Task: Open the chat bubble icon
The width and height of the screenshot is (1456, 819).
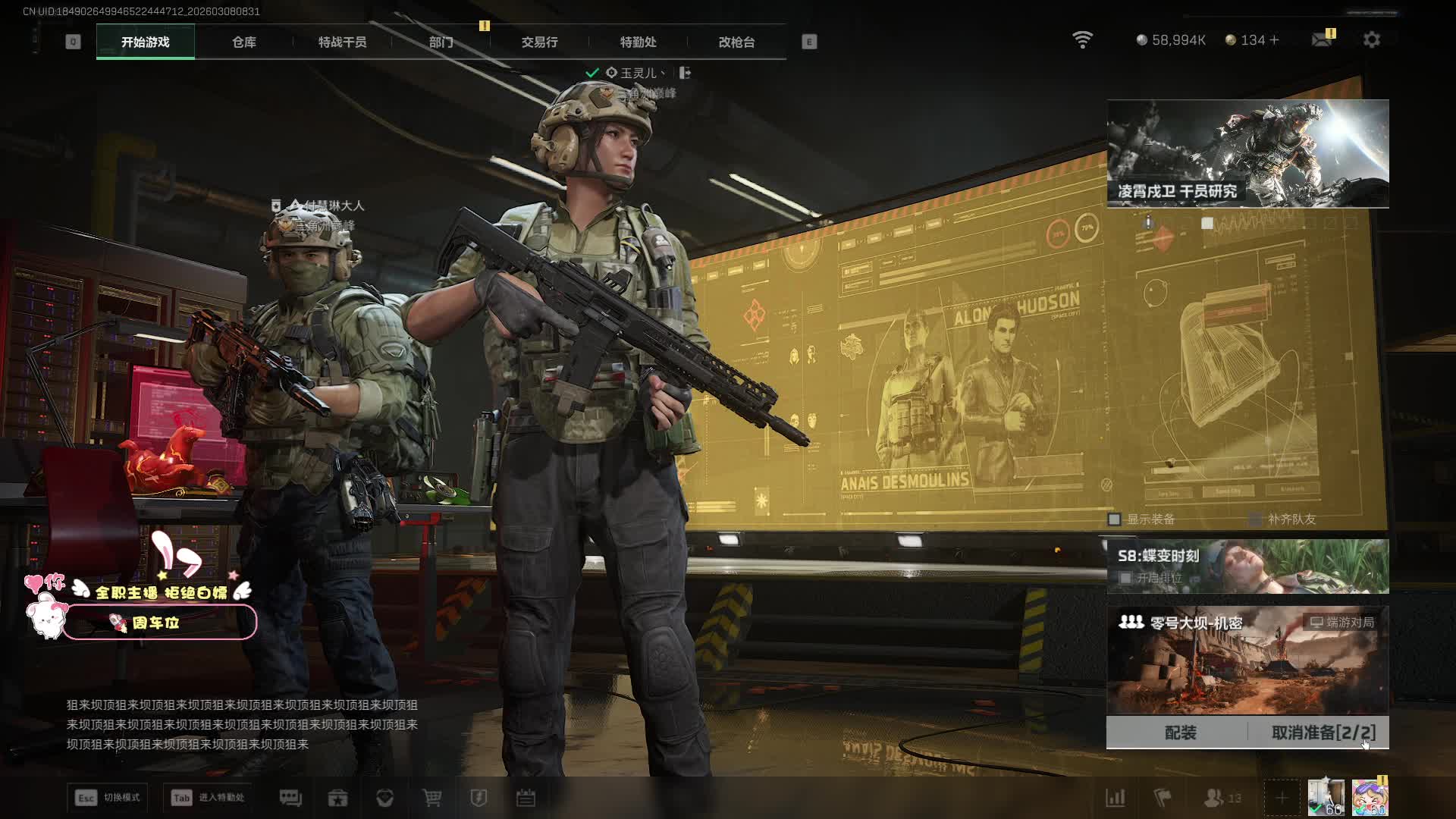Action: 290,798
